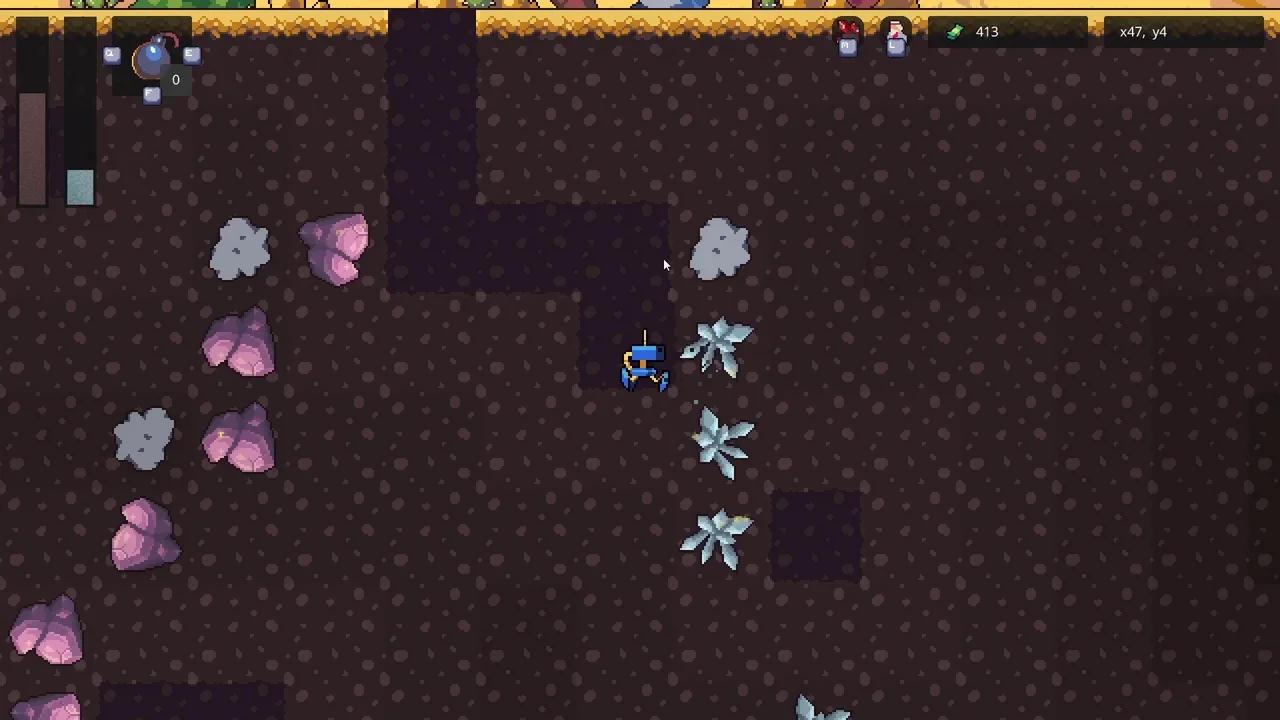Click the teal-filled resource bar

80,188
